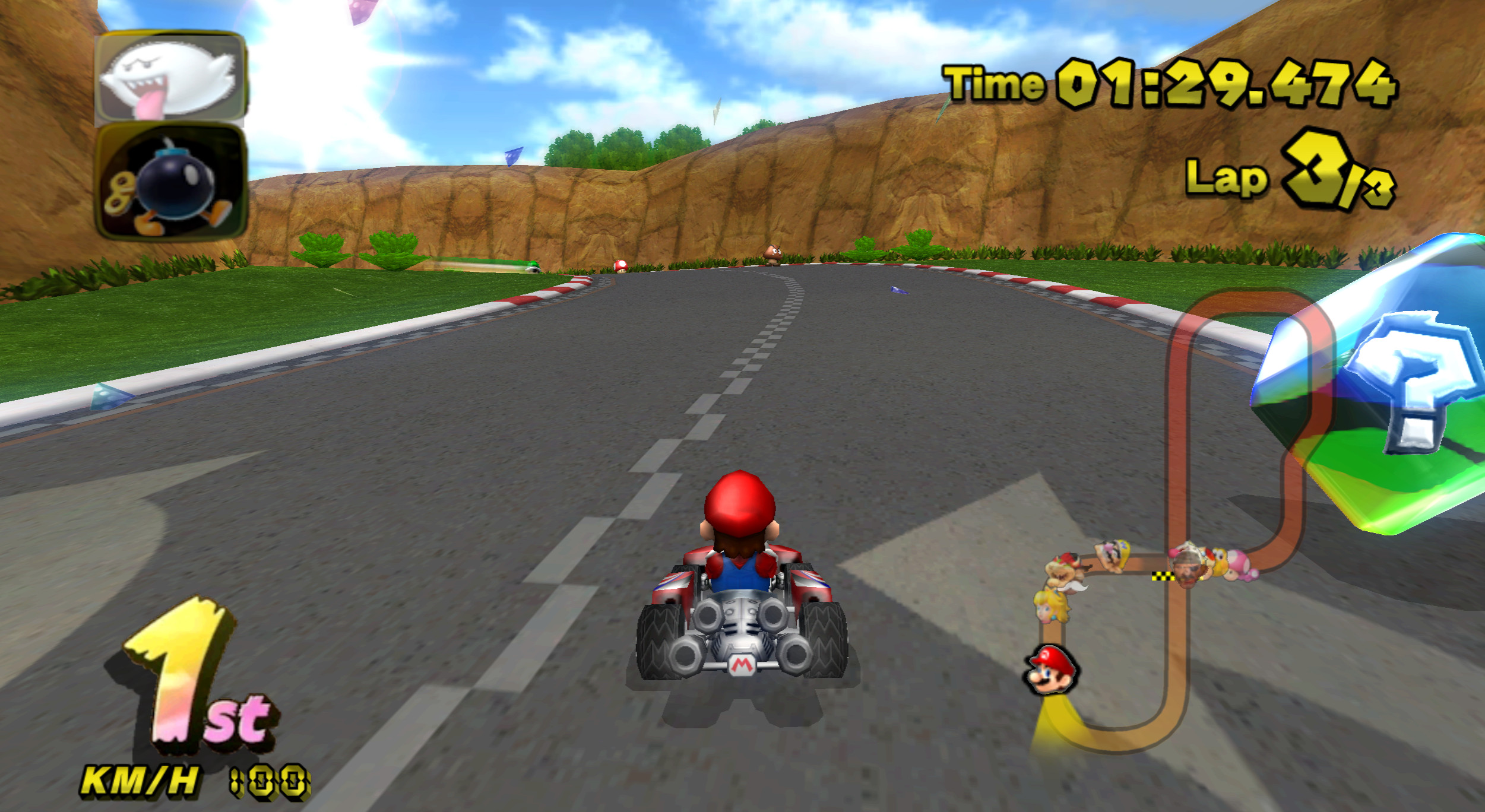1485x812 pixels.
Task: Select the checkered finish marker on the minimap
Action: [x=1164, y=576]
